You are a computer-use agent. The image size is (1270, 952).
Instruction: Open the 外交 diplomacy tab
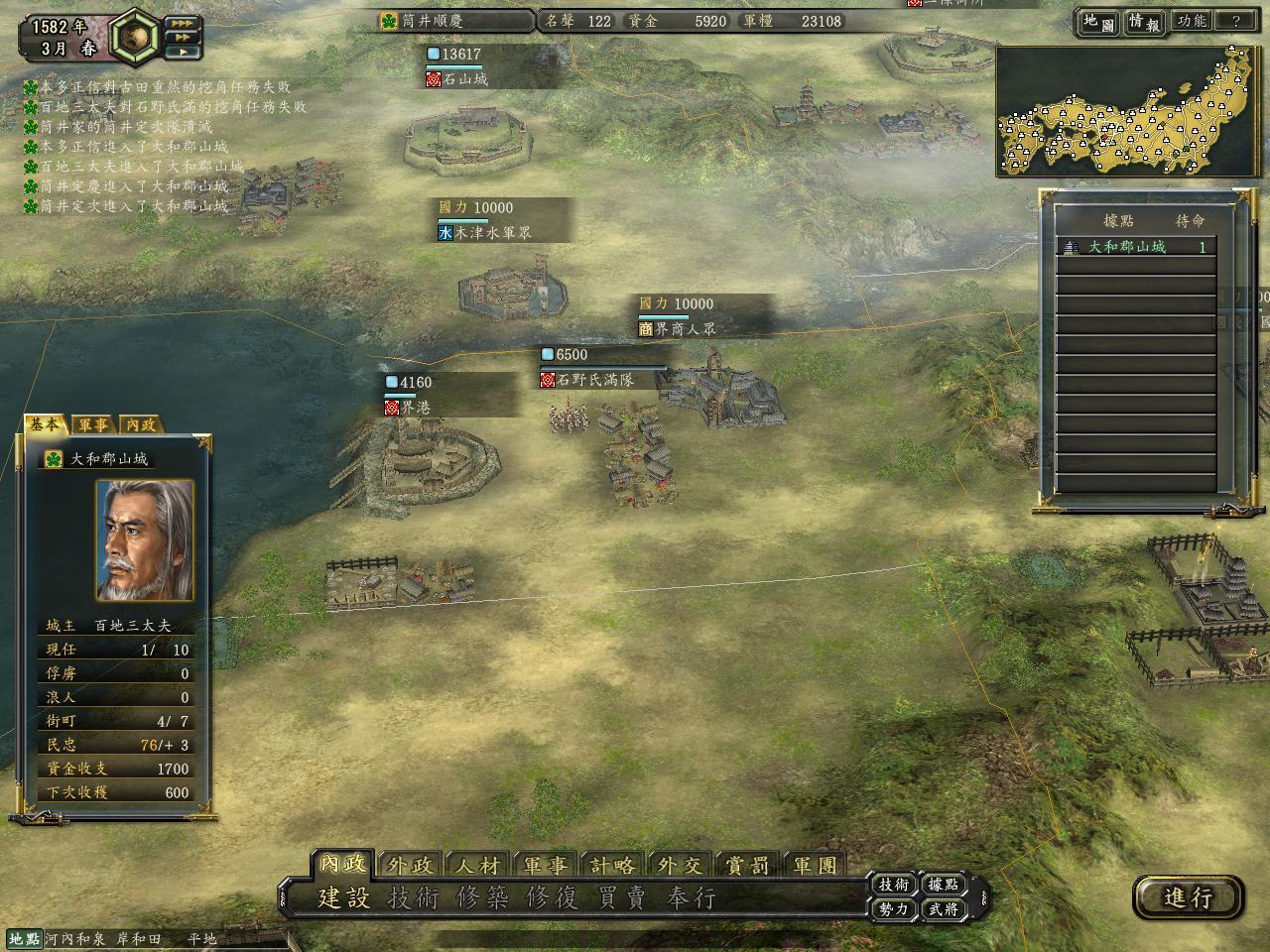click(x=680, y=865)
